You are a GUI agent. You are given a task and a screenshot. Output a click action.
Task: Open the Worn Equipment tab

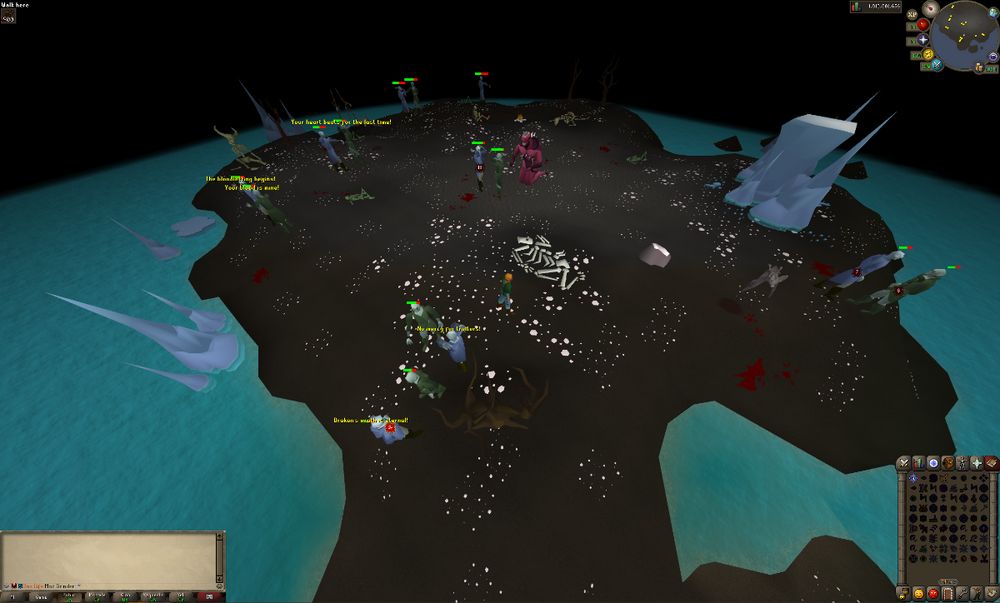(962, 463)
